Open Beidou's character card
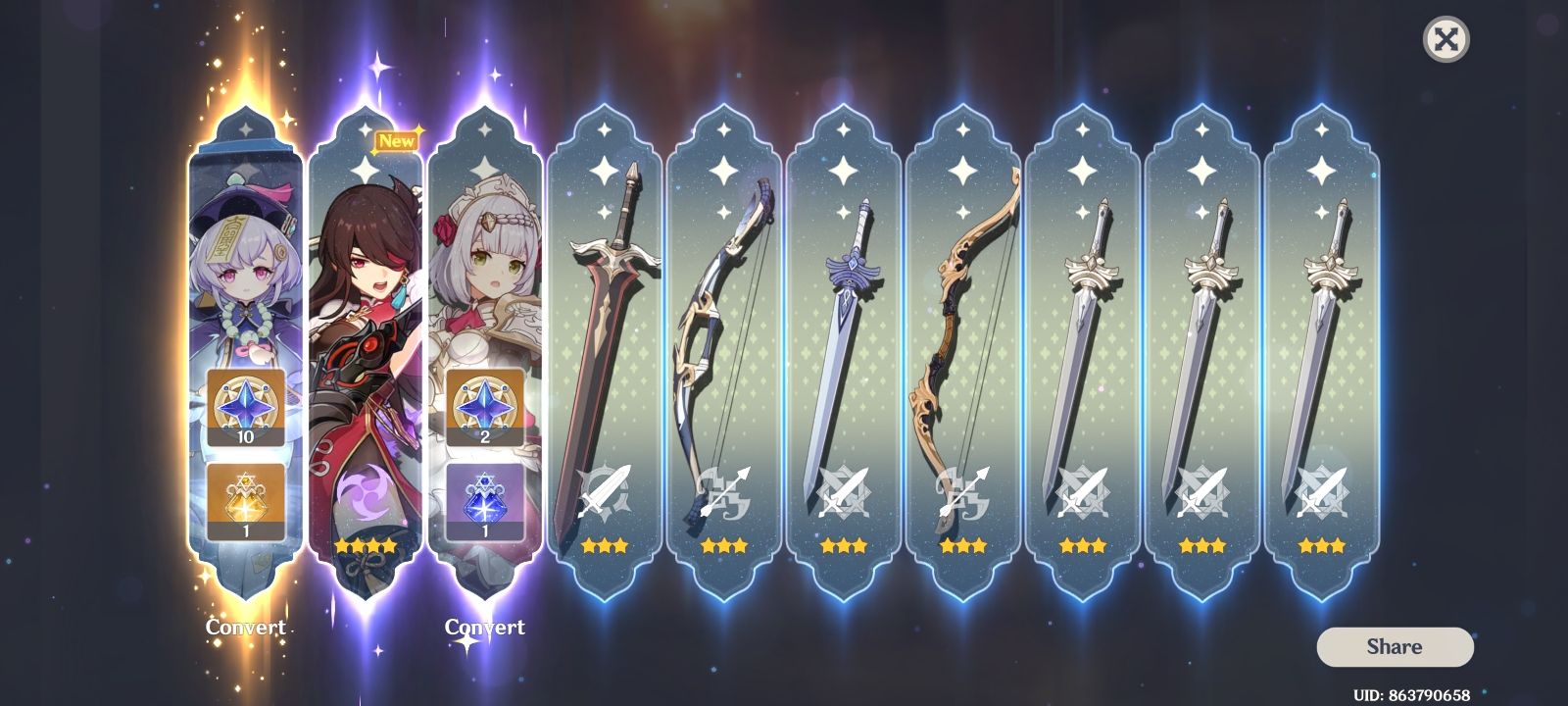This screenshot has height=706, width=1568. point(366,294)
